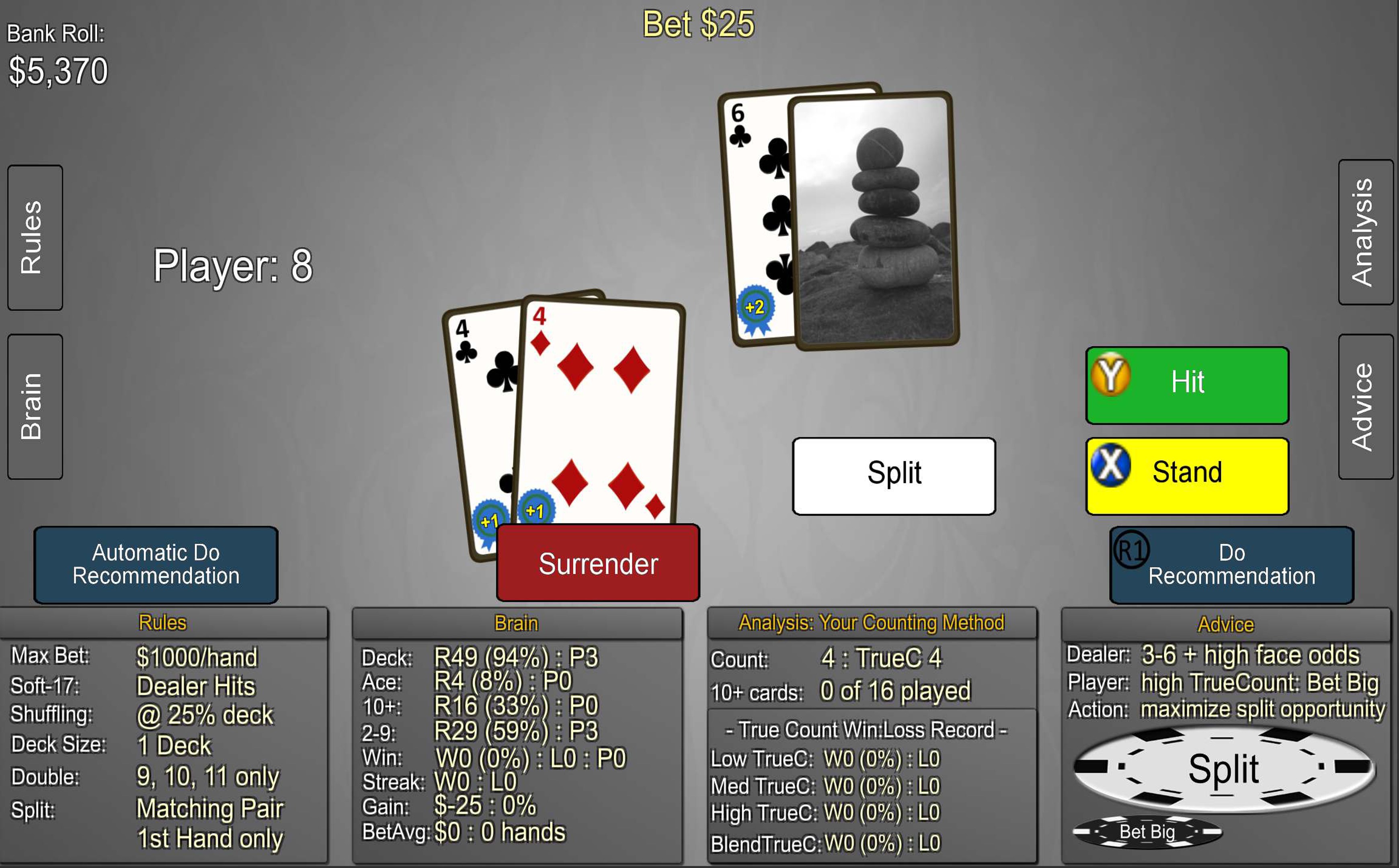Click the +1 badge on four of clubs
Image resolution: width=1399 pixels, height=868 pixels.
tap(490, 521)
